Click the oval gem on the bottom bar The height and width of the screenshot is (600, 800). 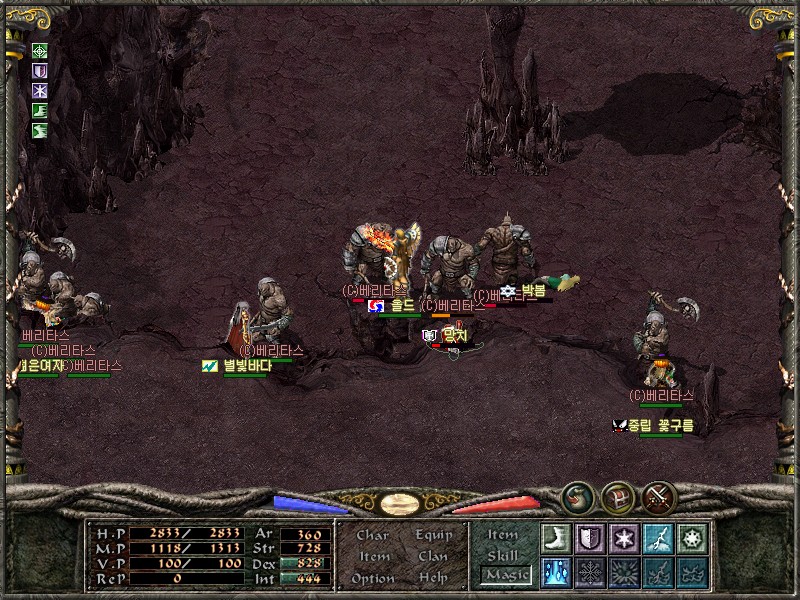click(x=404, y=502)
